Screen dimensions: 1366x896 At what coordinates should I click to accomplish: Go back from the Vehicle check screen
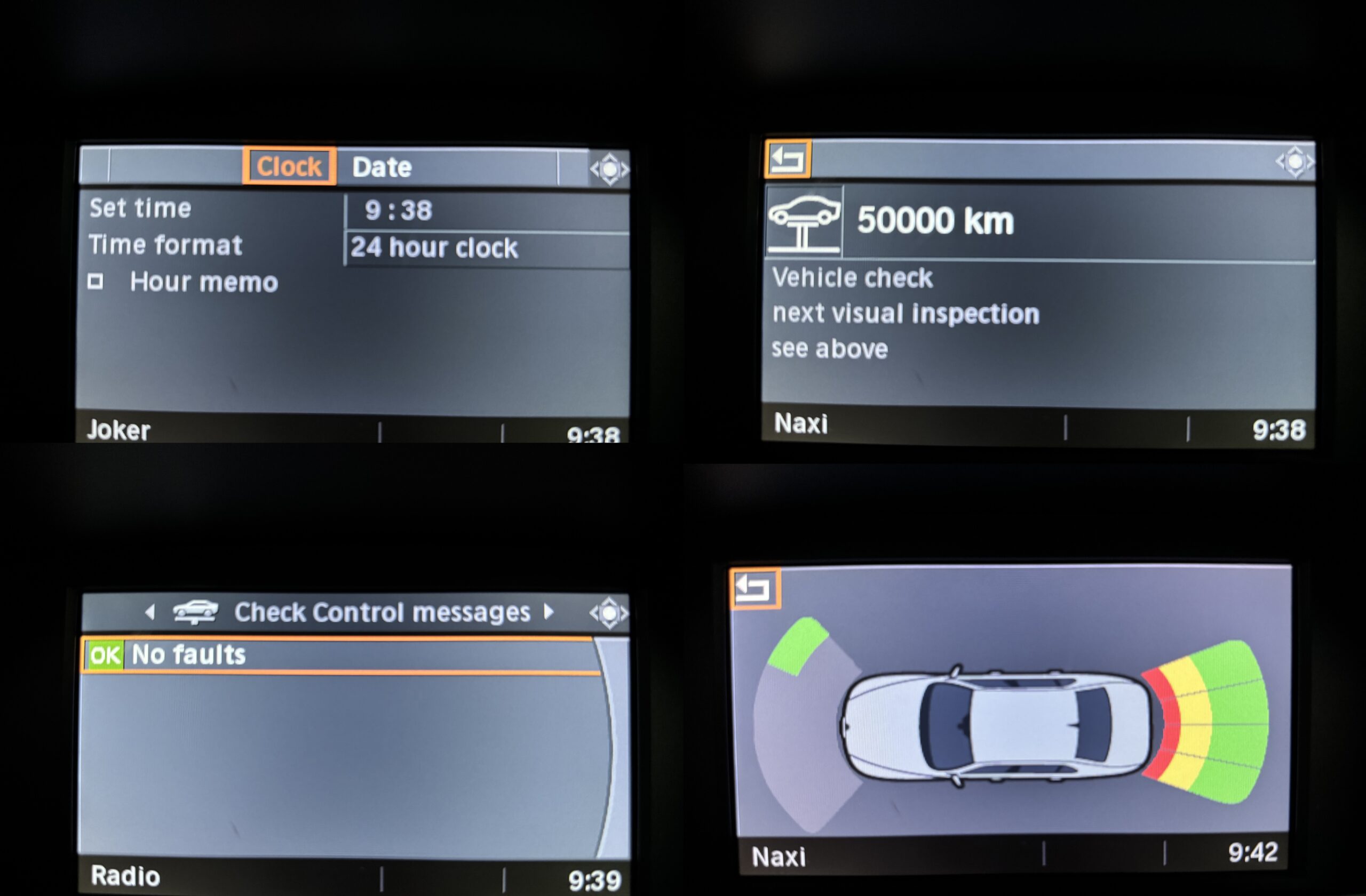[x=788, y=159]
